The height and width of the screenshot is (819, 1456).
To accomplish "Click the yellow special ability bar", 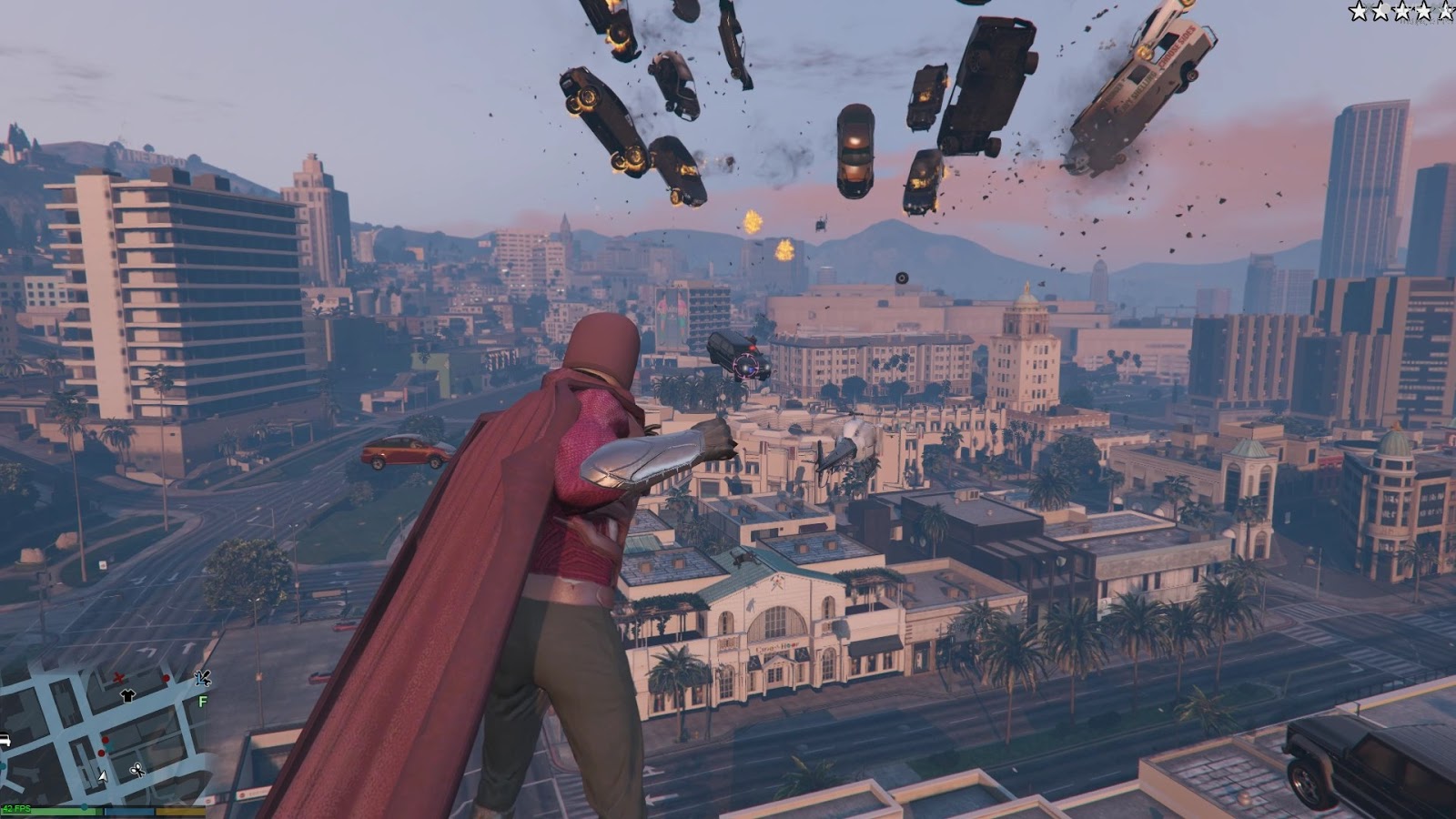I will (x=180, y=810).
